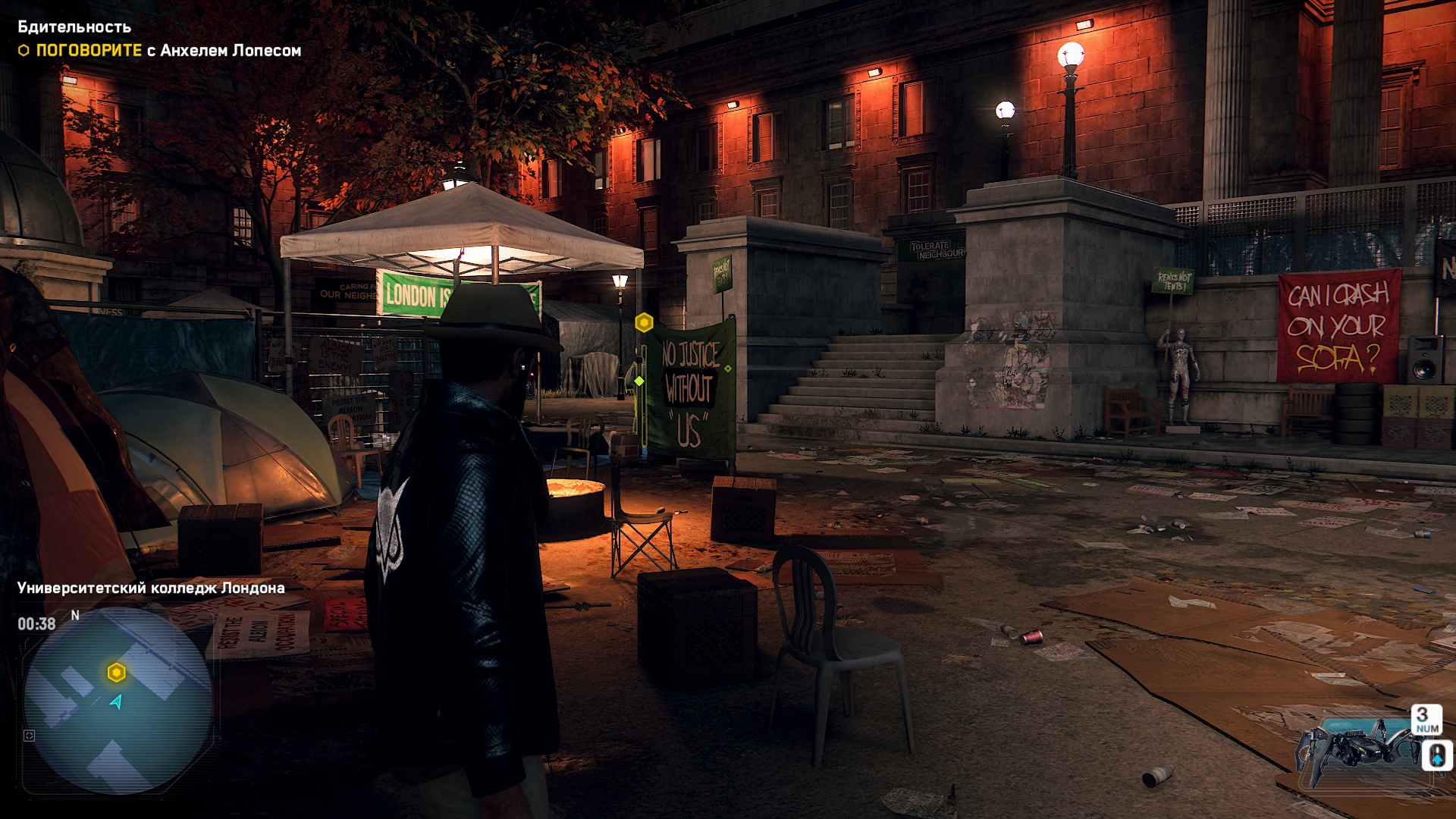The image size is (1456, 819).
Task: Select the yellow hexagon objective marker on minimap
Action: pos(116,673)
